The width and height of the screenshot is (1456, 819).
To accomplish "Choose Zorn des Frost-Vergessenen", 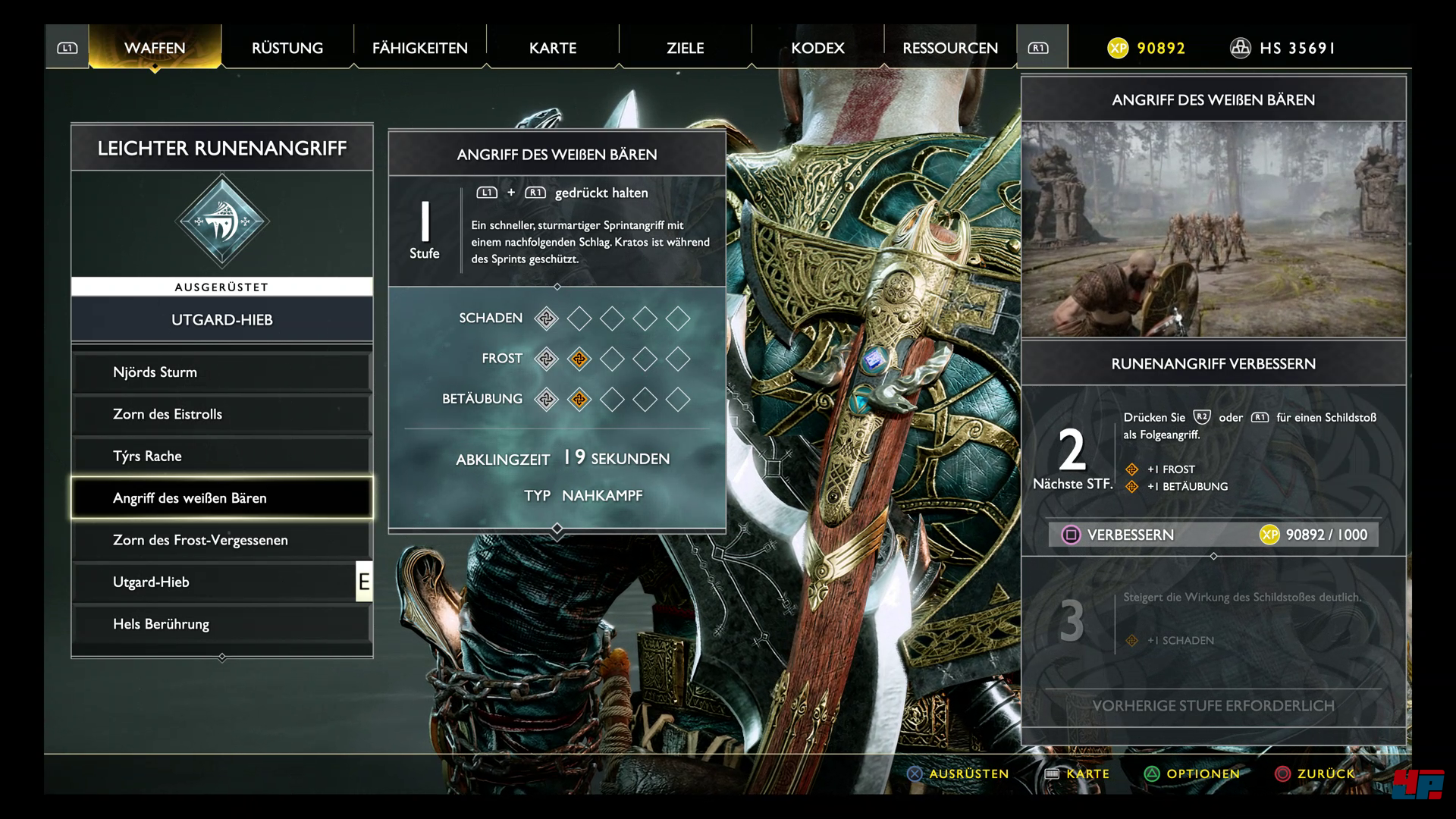I will point(221,540).
